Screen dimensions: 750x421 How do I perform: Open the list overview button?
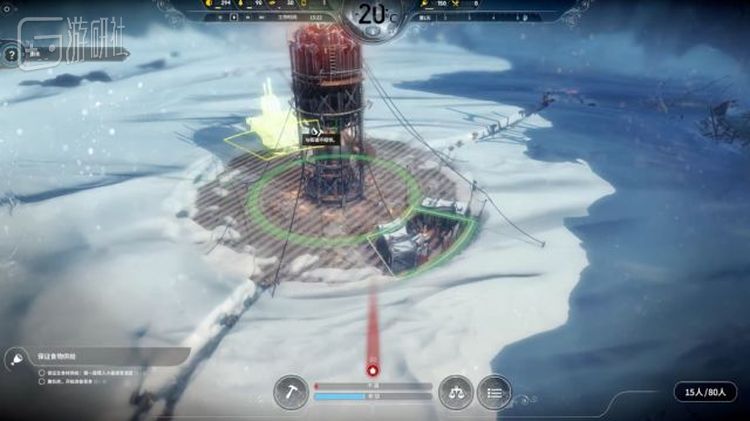pyautogui.click(x=494, y=391)
